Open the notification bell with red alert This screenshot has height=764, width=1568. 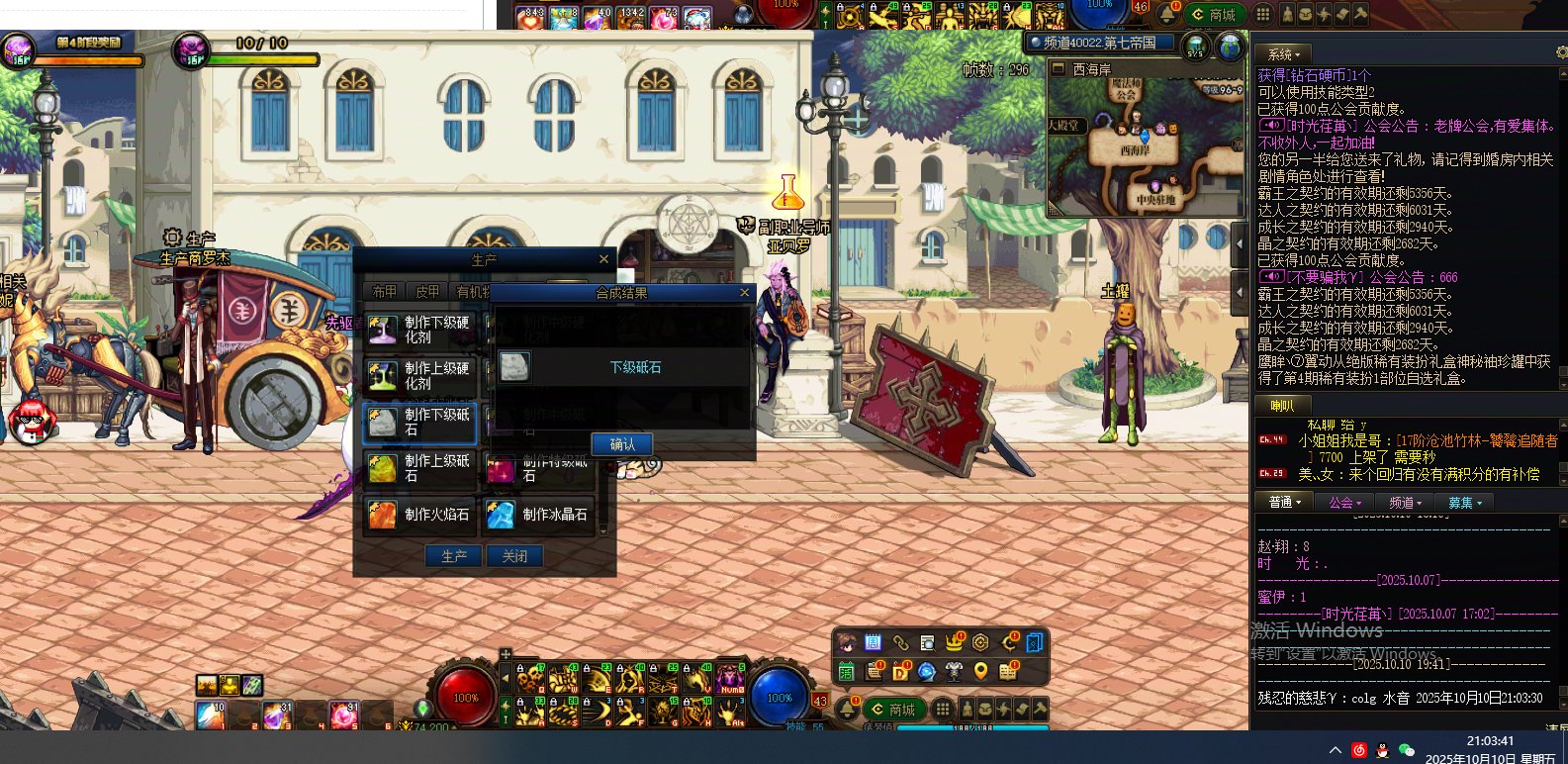coord(848,708)
